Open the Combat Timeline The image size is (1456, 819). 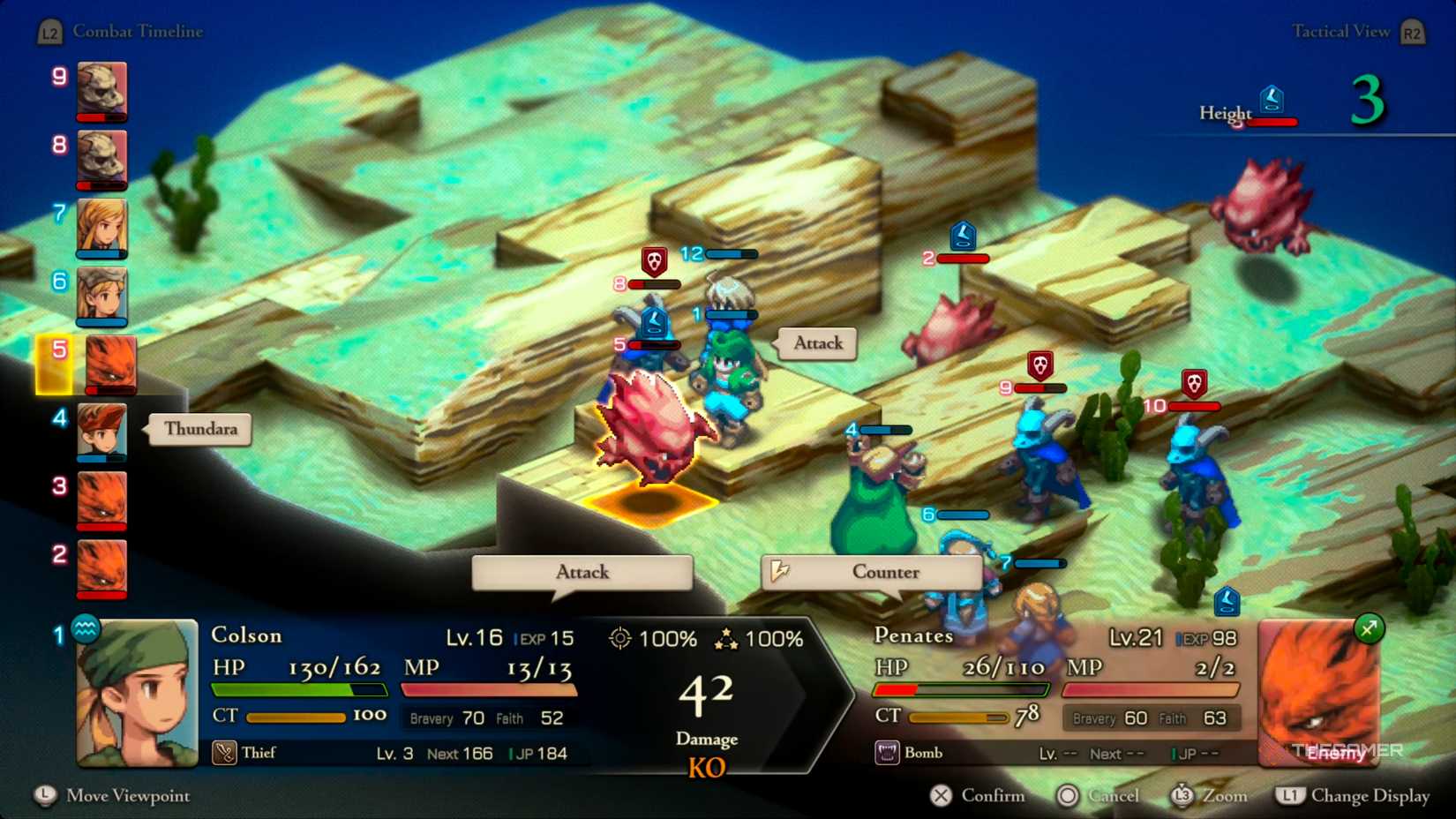tap(139, 32)
